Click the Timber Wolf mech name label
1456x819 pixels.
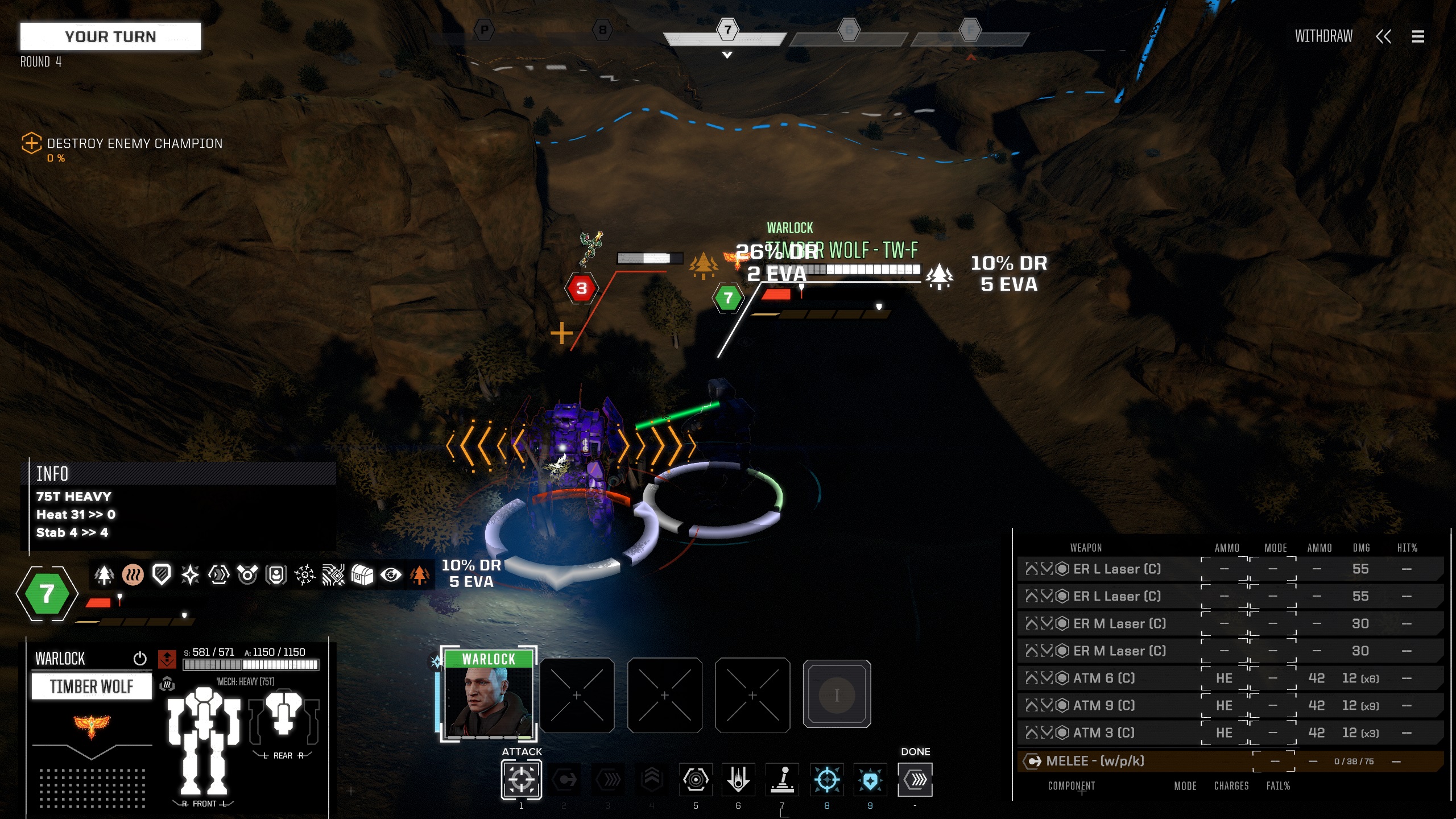tap(92, 686)
